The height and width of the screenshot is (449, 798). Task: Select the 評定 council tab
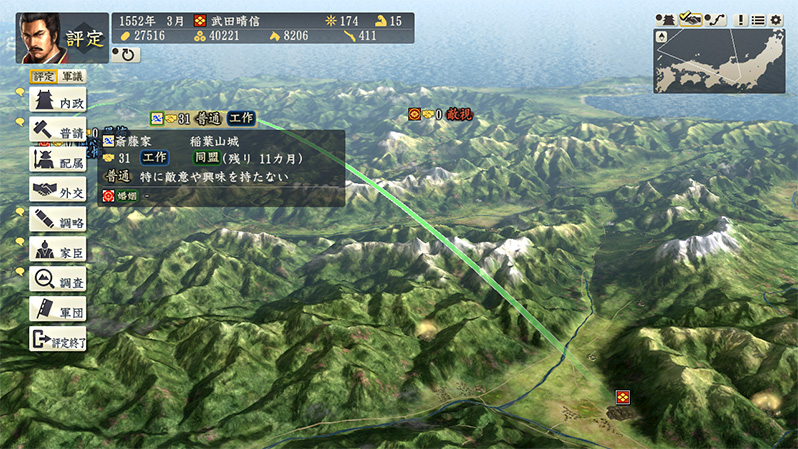pyautogui.click(x=43, y=76)
